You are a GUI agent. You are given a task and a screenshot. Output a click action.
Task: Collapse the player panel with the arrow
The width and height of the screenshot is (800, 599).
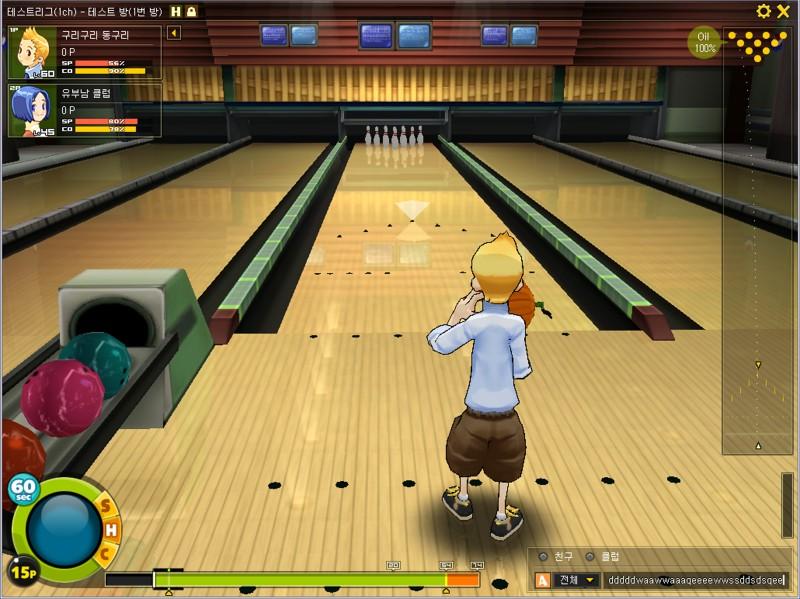(173, 33)
